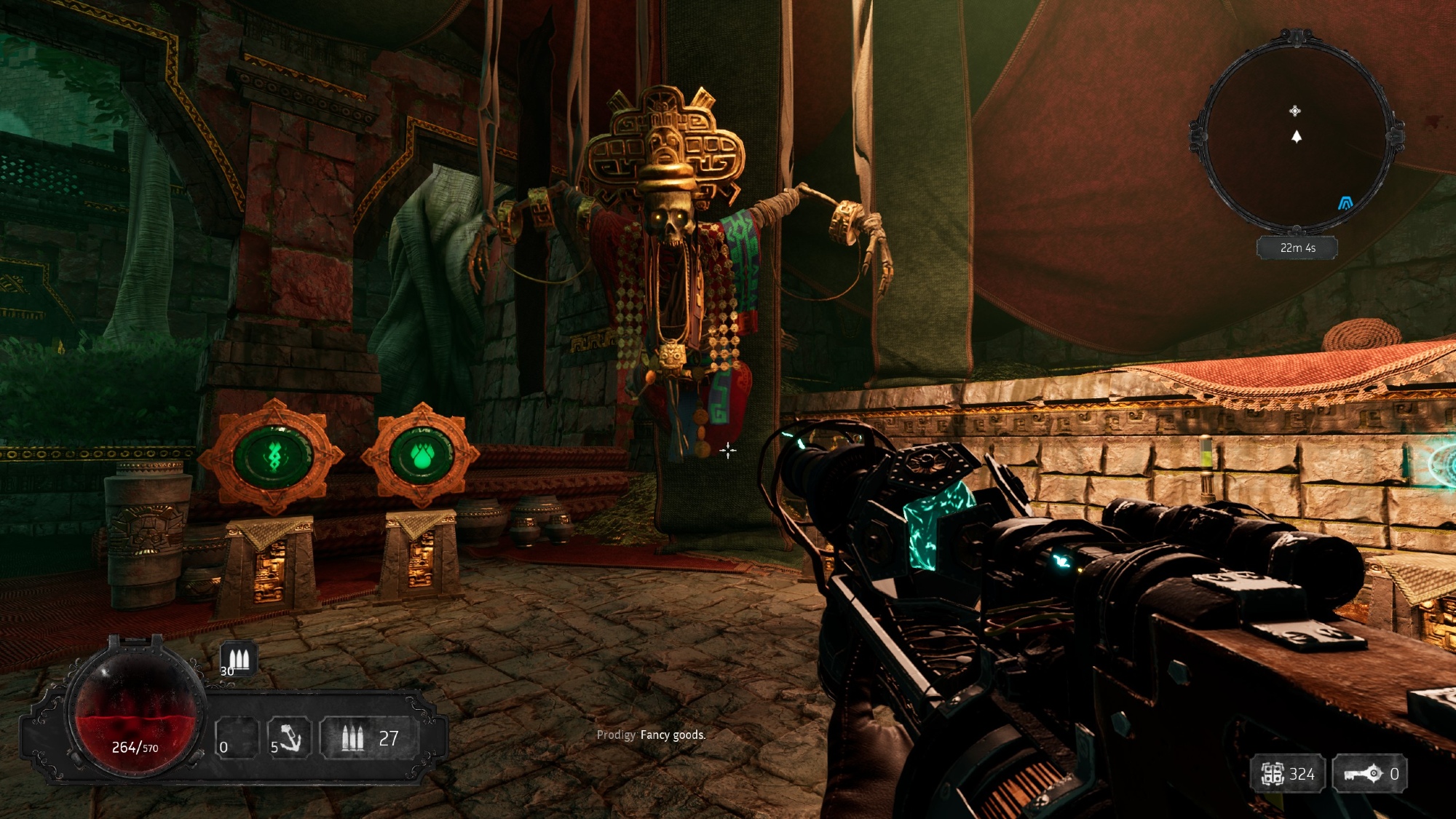The height and width of the screenshot is (819, 1456).
Task: Click the gold currency icon
Action: point(1272,774)
